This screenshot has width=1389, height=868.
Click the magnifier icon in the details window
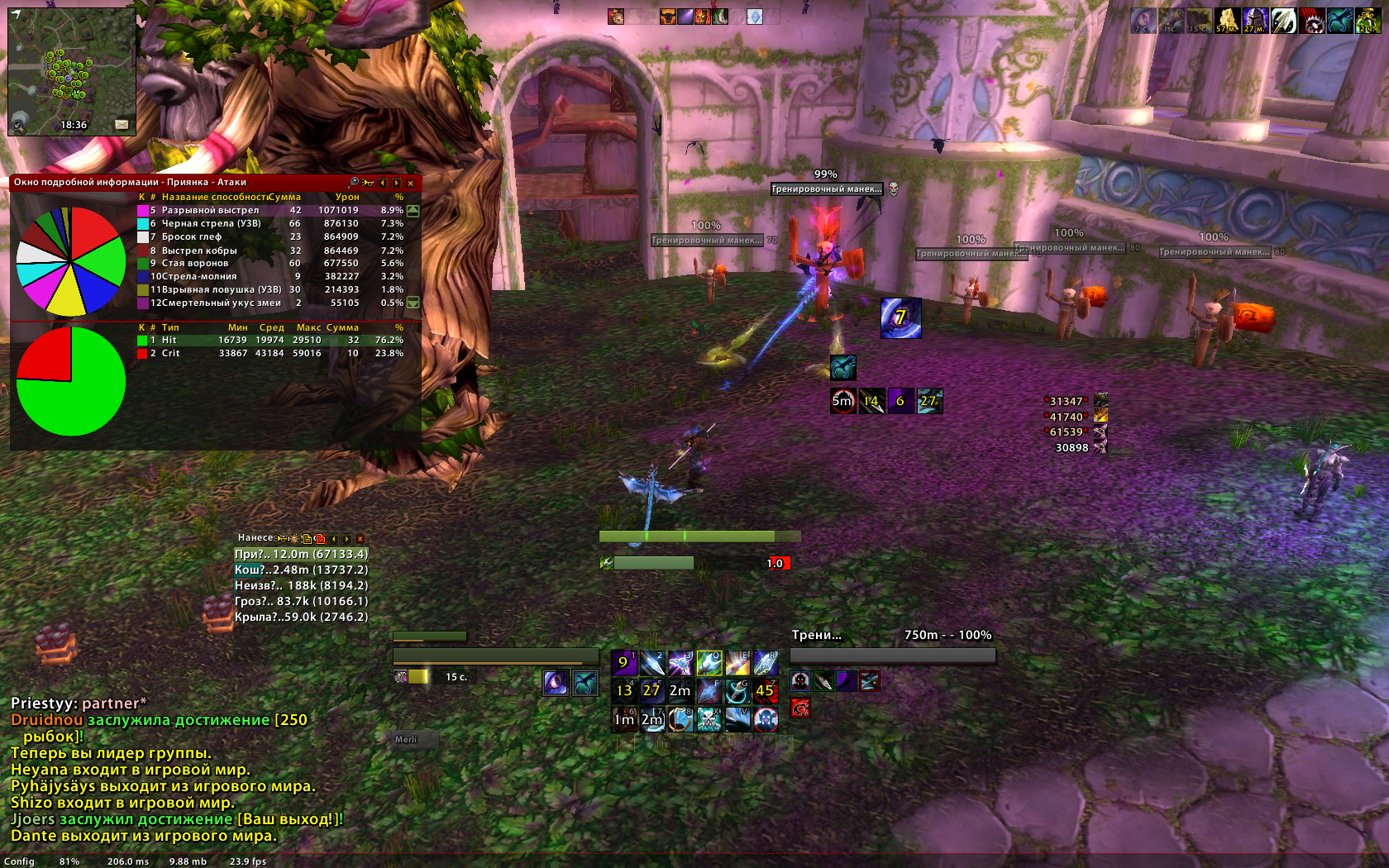click(x=354, y=182)
